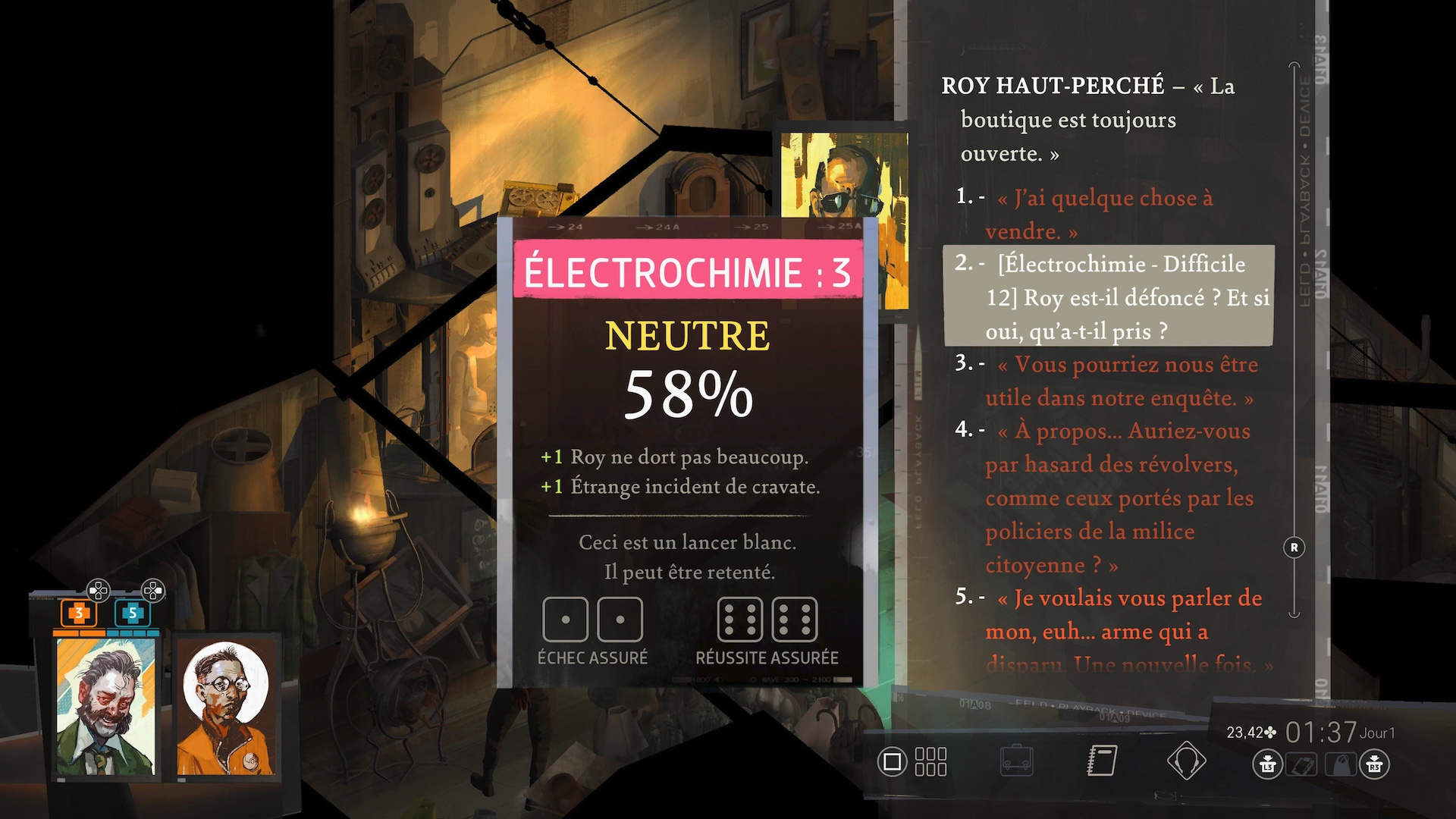
Task: Open the six-square grid menu
Action: pyautogui.click(x=930, y=761)
